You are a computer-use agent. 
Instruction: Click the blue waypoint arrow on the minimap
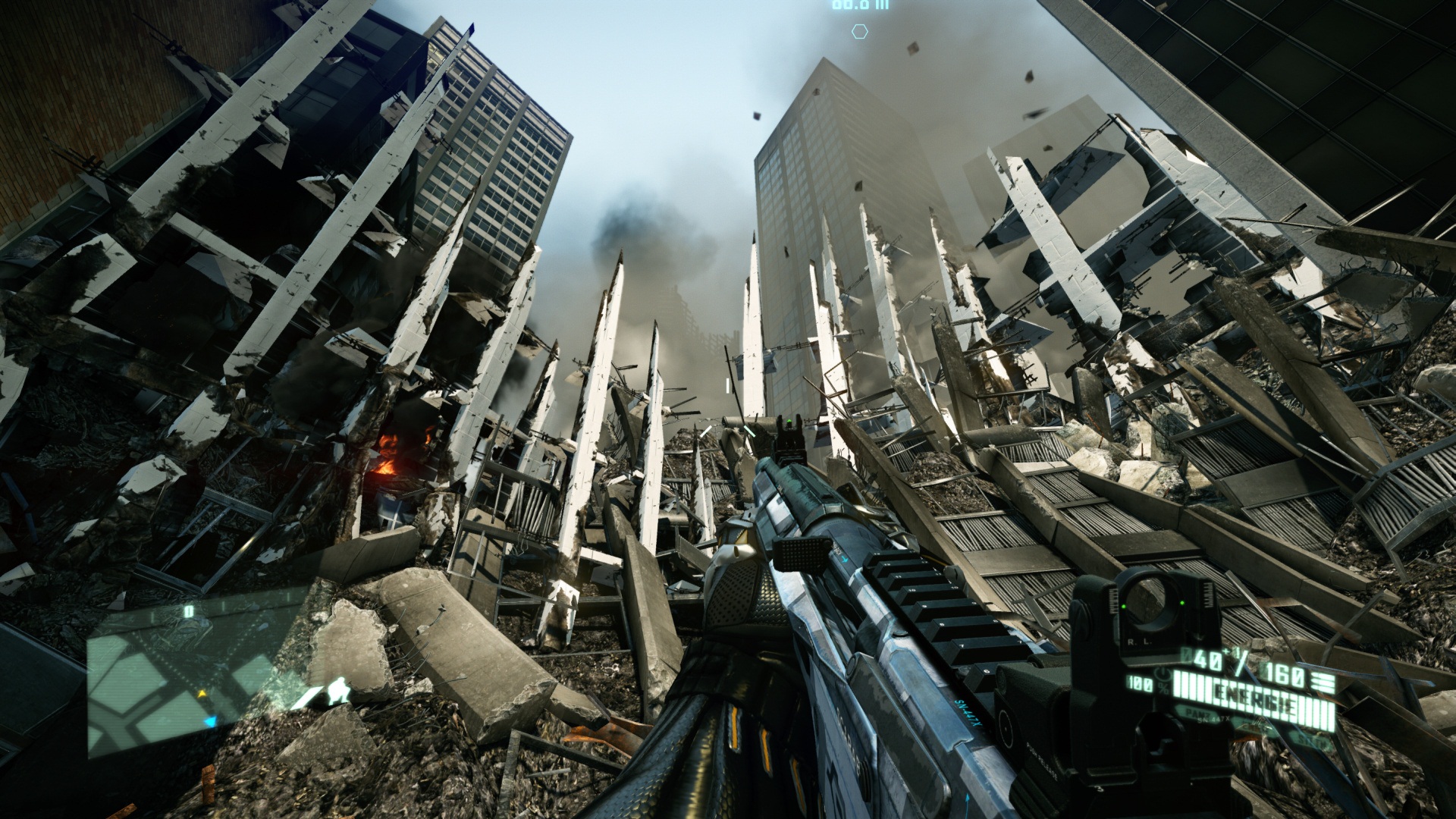210,721
